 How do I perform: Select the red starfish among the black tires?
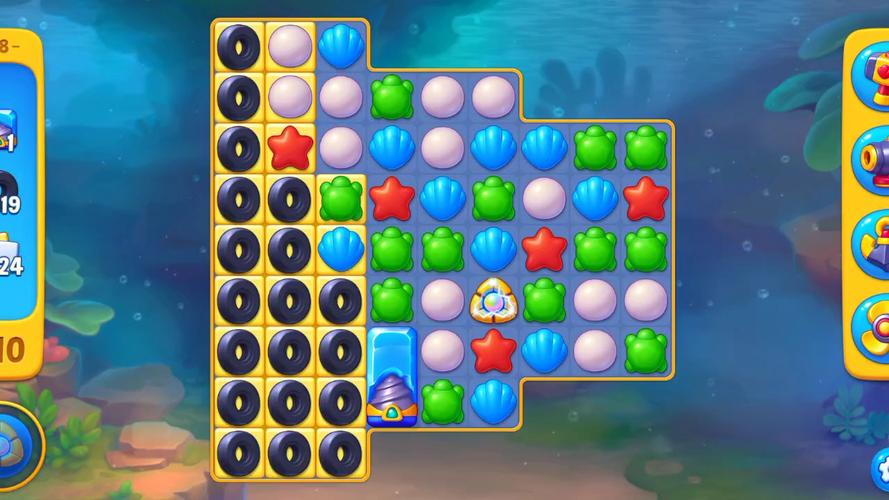(x=290, y=147)
